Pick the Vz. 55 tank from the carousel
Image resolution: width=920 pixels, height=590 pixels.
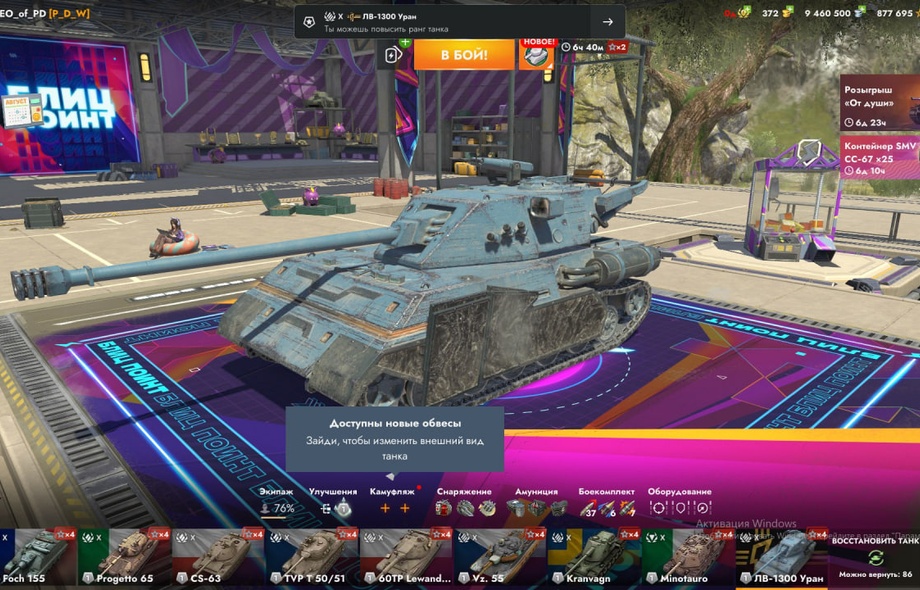coord(500,557)
